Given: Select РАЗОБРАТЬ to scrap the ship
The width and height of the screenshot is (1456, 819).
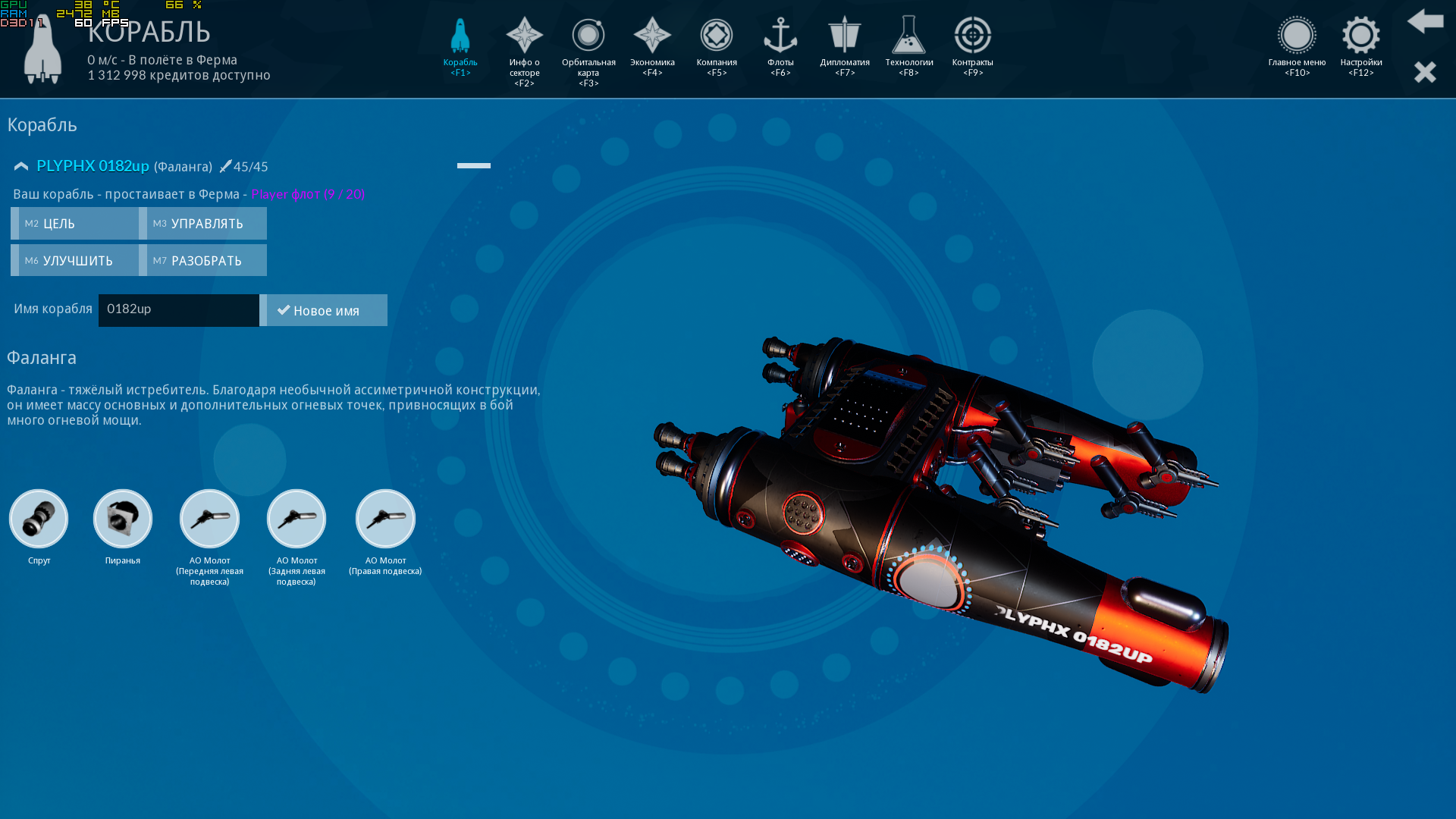Looking at the screenshot, I should [x=203, y=261].
